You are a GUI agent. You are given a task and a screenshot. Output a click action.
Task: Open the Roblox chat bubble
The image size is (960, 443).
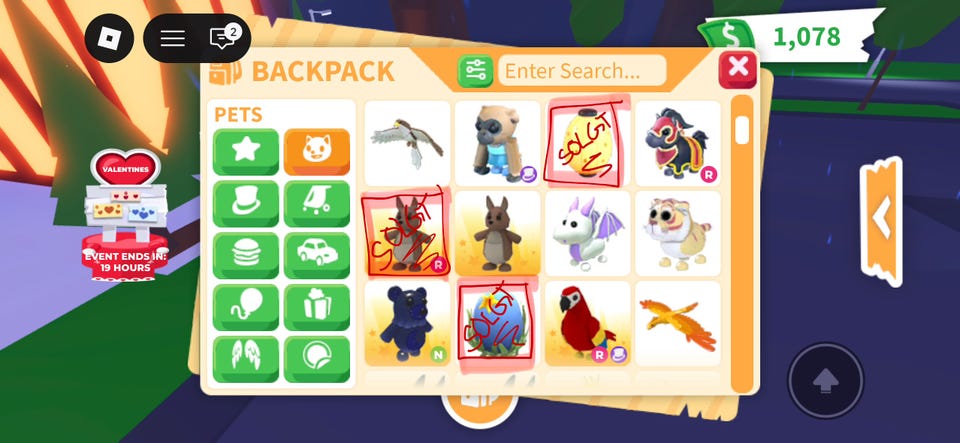pyautogui.click(x=222, y=39)
